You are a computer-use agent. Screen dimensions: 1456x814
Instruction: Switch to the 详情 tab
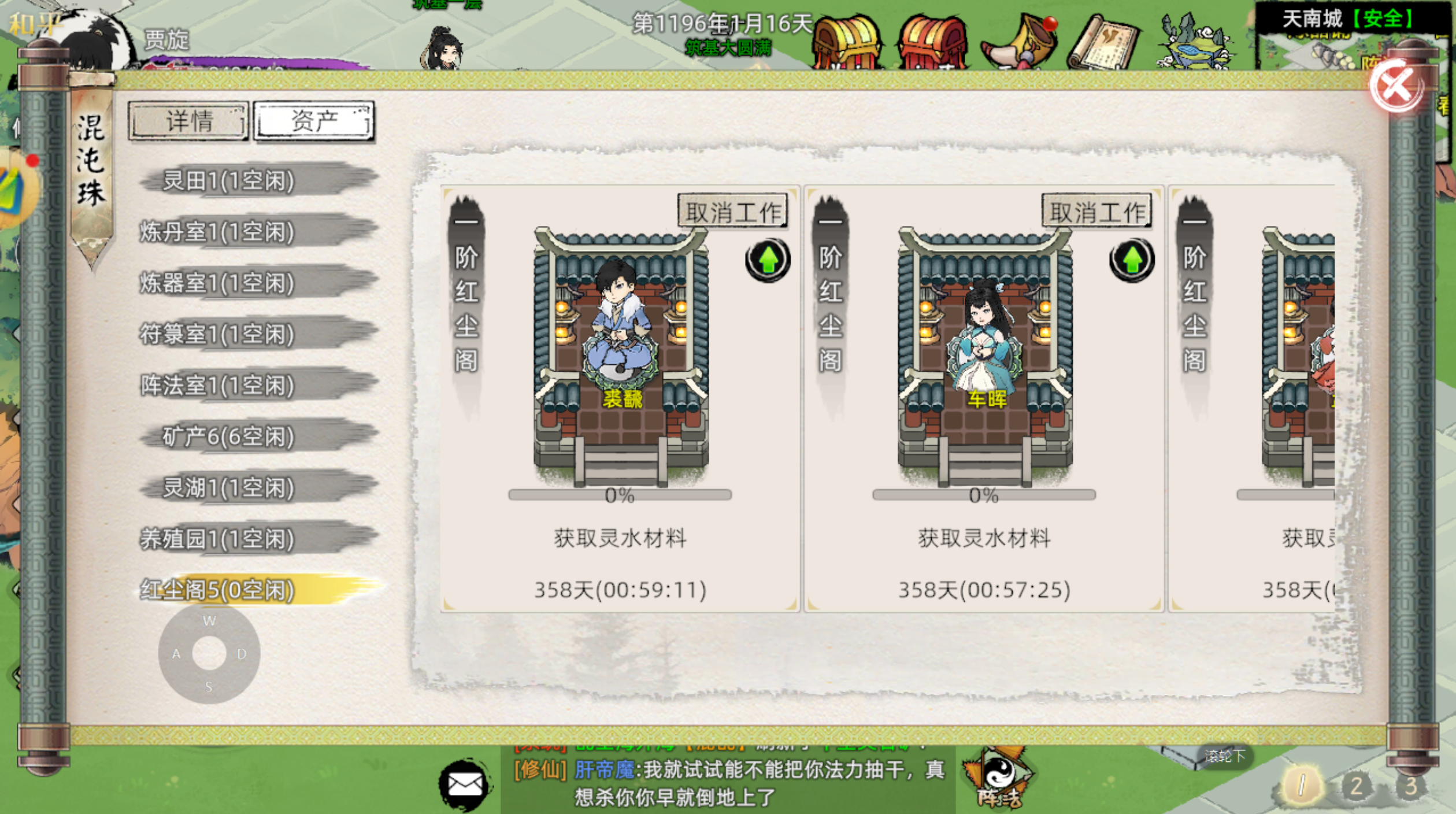(x=188, y=120)
